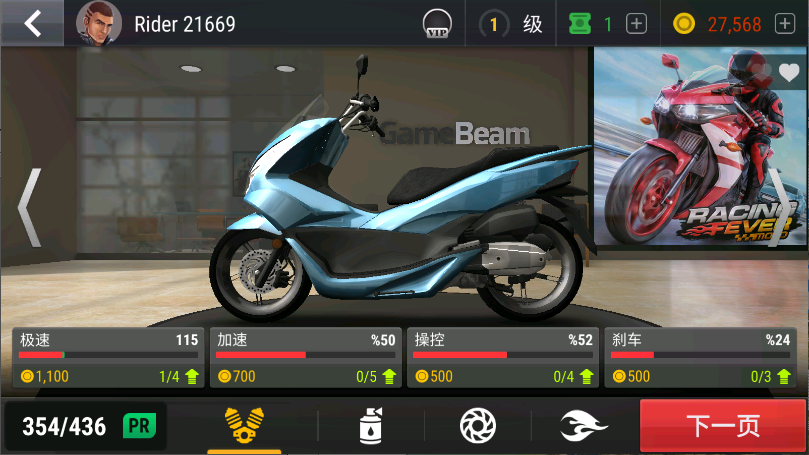Viewport: 809px width, 455px height.
Task: Add more green tickets with plus button
Action: pyautogui.click(x=637, y=24)
